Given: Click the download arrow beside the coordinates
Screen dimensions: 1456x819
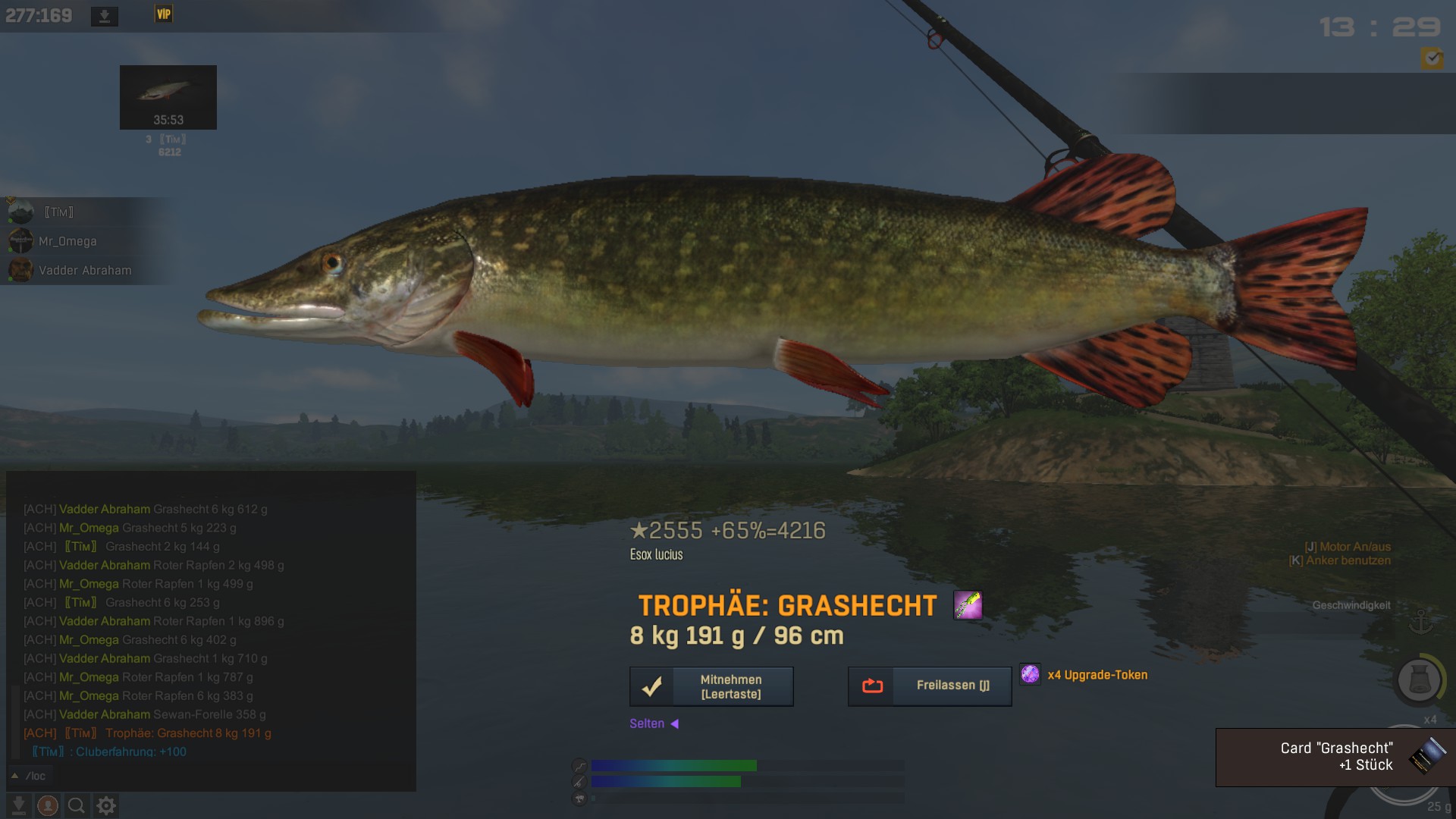Looking at the screenshot, I should point(105,16).
